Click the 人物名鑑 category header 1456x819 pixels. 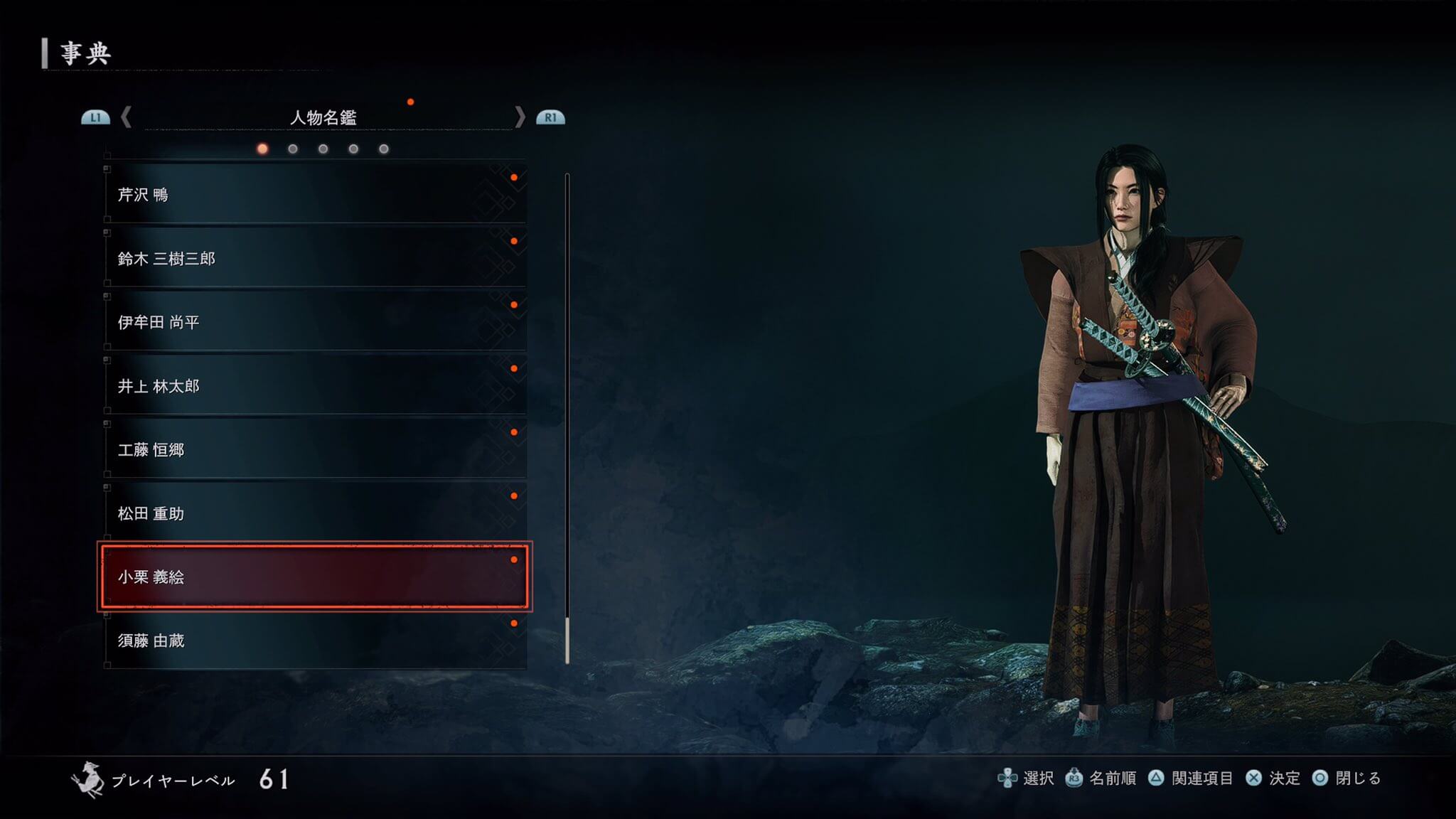pos(323,117)
